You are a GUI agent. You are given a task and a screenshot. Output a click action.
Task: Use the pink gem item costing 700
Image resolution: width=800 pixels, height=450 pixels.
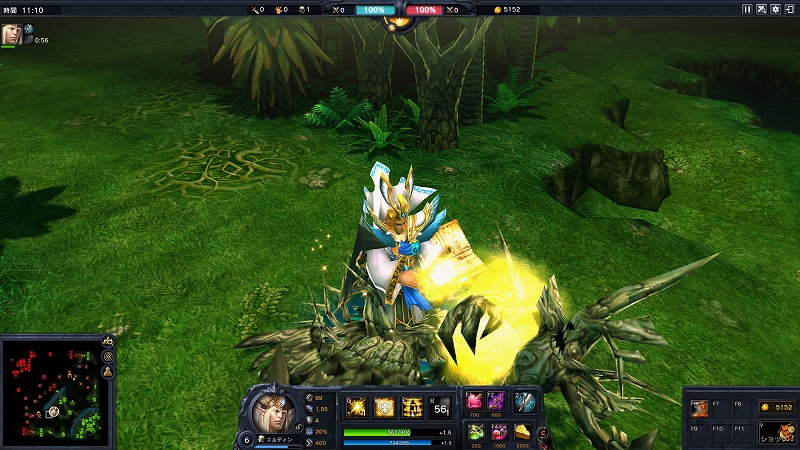coord(475,402)
